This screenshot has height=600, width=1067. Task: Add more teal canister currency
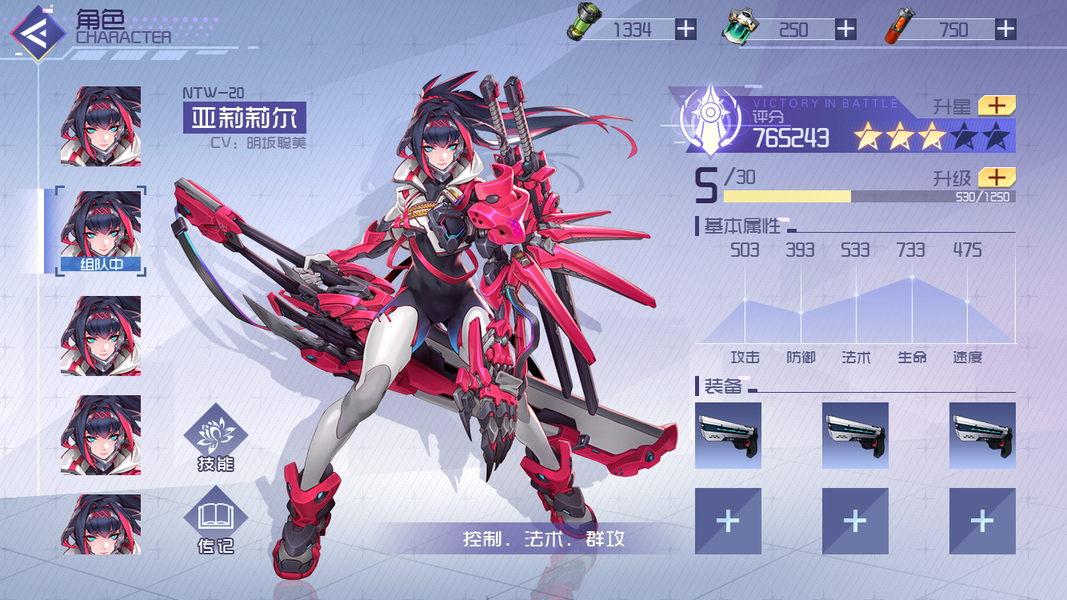pyautogui.click(x=846, y=29)
